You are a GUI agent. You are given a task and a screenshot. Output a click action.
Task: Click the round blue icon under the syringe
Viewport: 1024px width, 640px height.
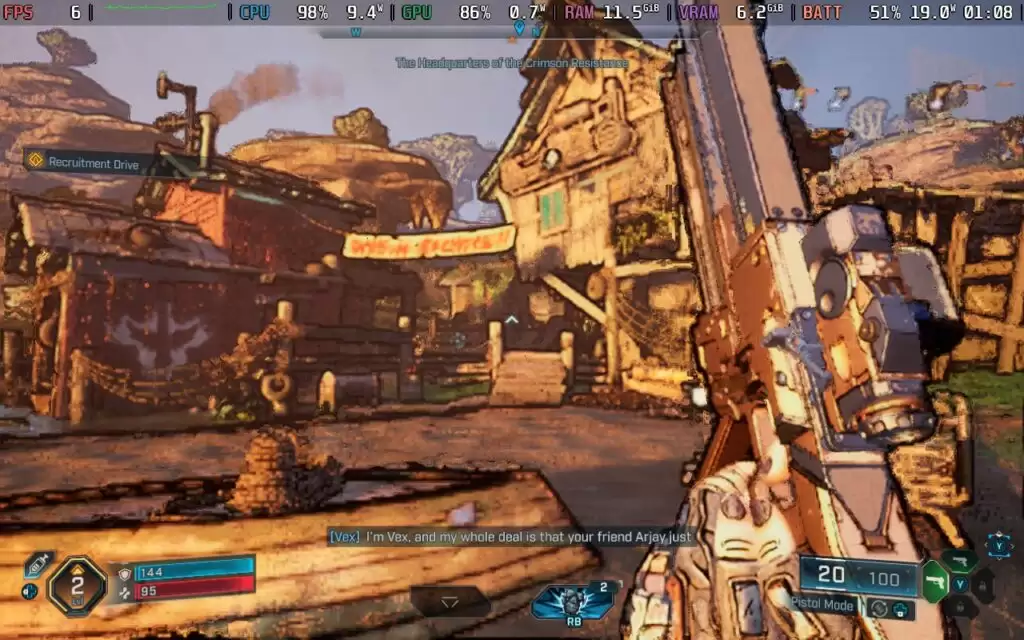pos(30,591)
